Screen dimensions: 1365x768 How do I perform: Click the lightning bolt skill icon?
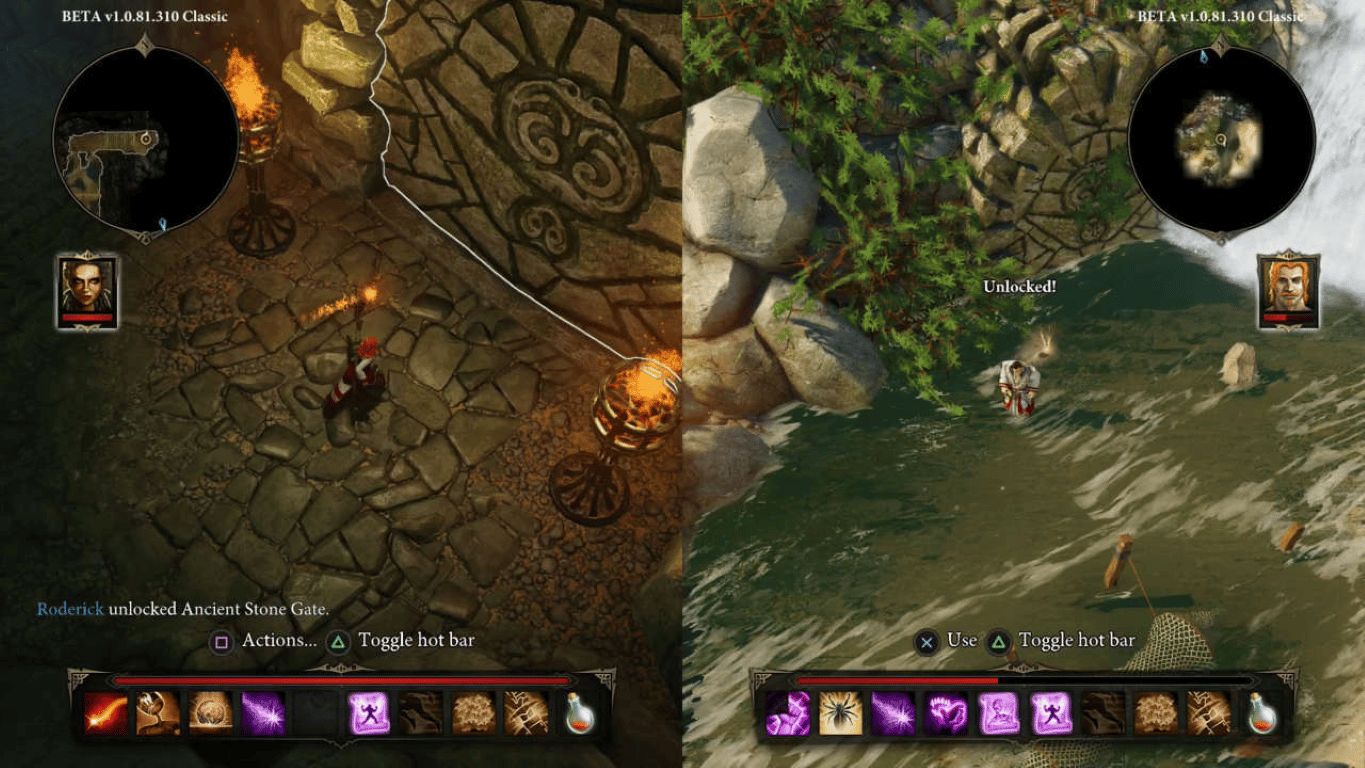coord(526,711)
